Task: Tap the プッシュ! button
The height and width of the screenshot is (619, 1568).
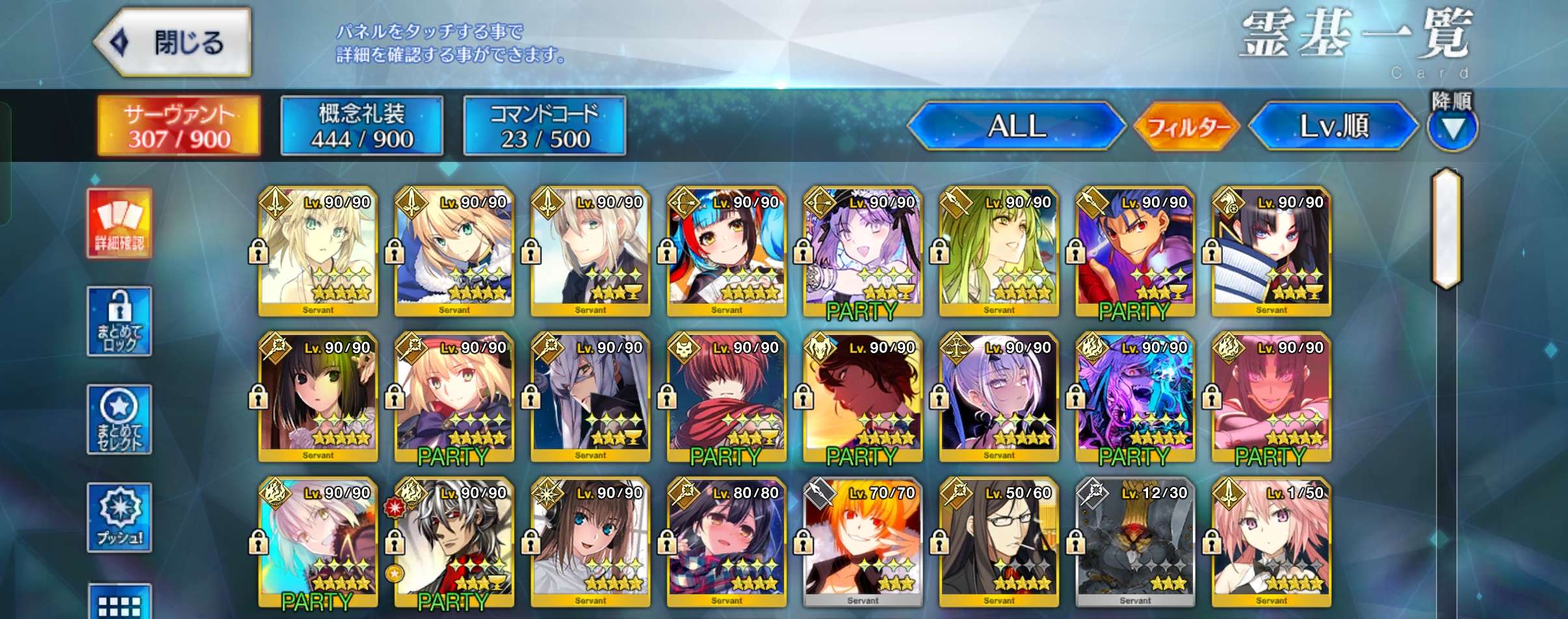Action: point(120,518)
